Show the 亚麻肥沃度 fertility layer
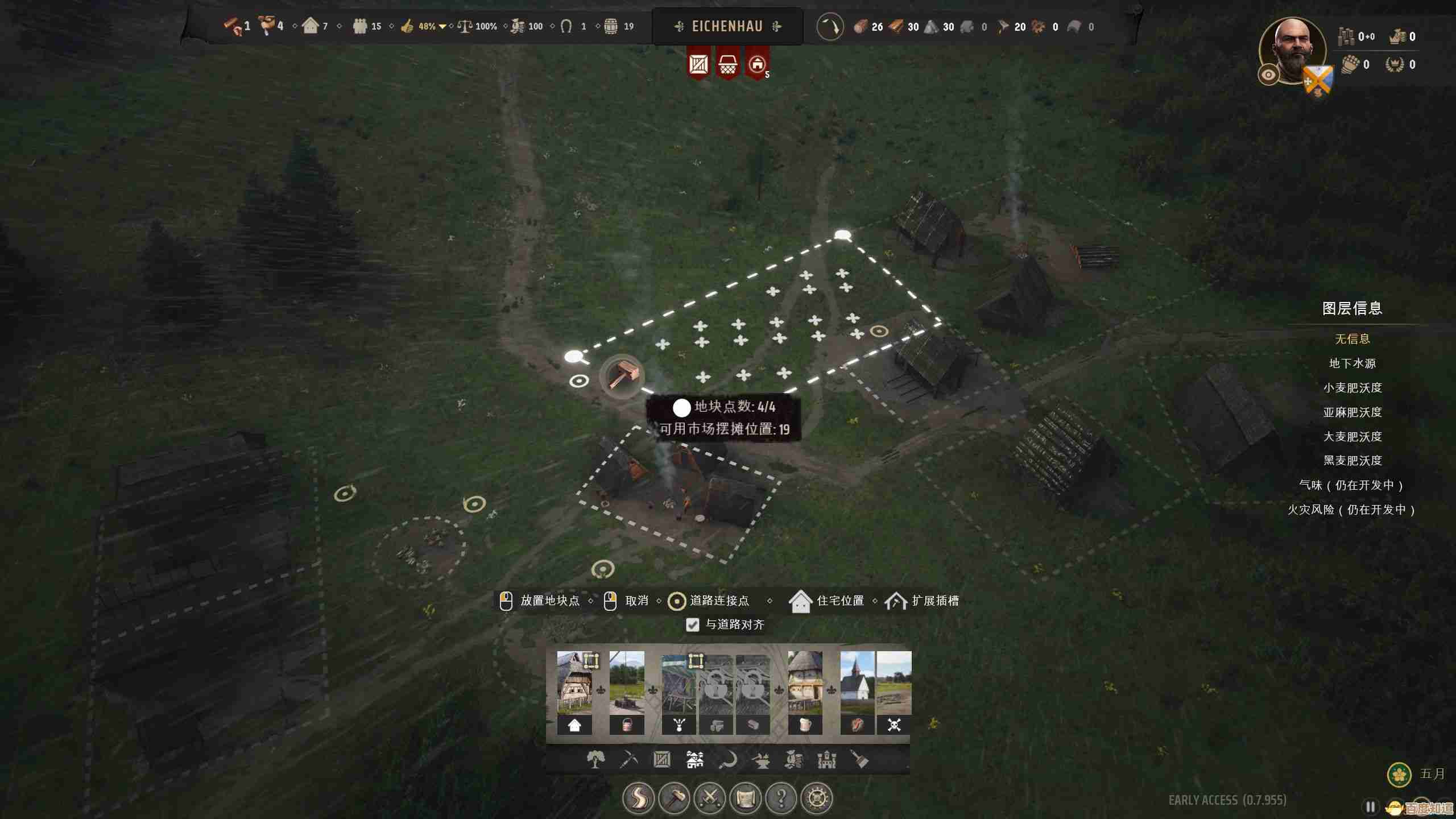The image size is (1456, 819). click(x=1352, y=412)
